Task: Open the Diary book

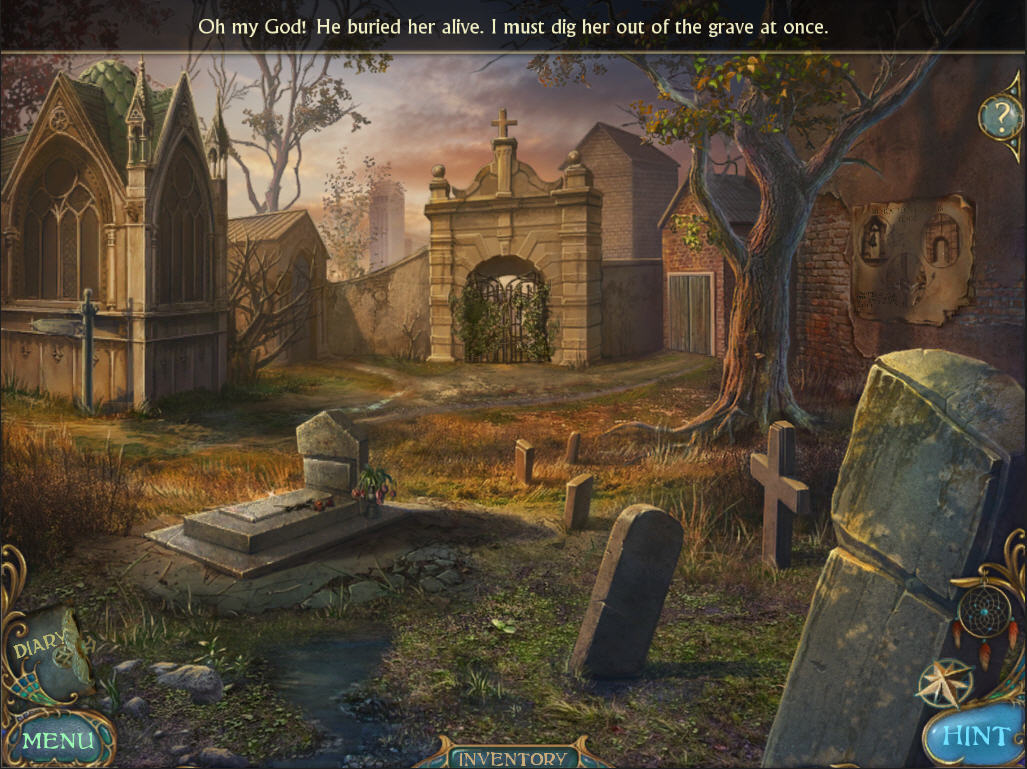Action: (48, 651)
